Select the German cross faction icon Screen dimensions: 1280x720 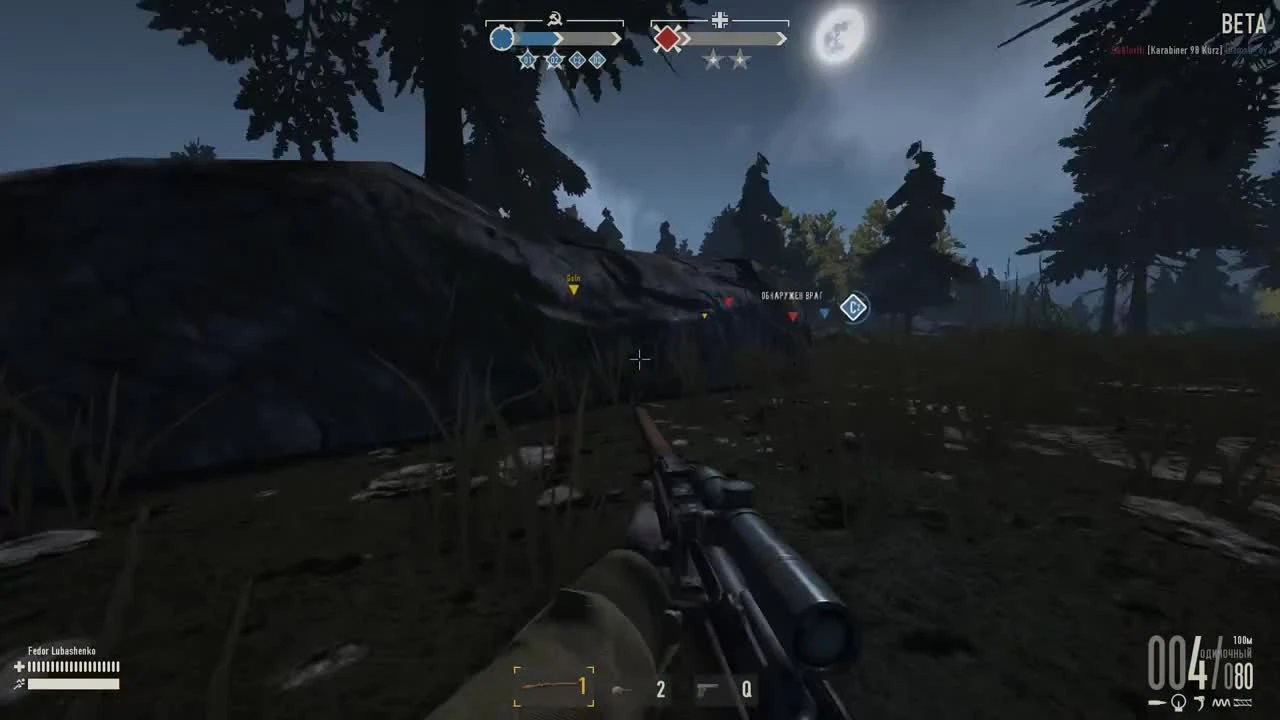click(x=720, y=19)
